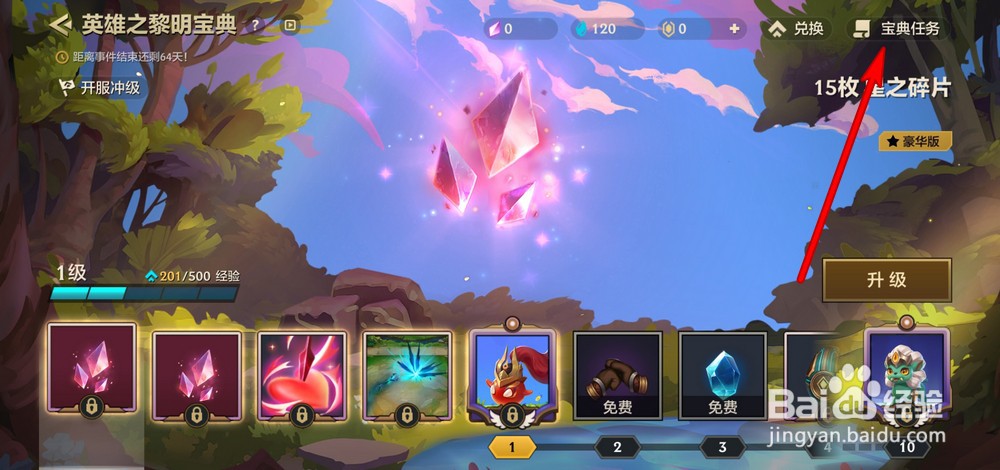This screenshot has height=470, width=1000.
Task: Select the free brown pipes reward
Action: pyautogui.click(x=617, y=375)
